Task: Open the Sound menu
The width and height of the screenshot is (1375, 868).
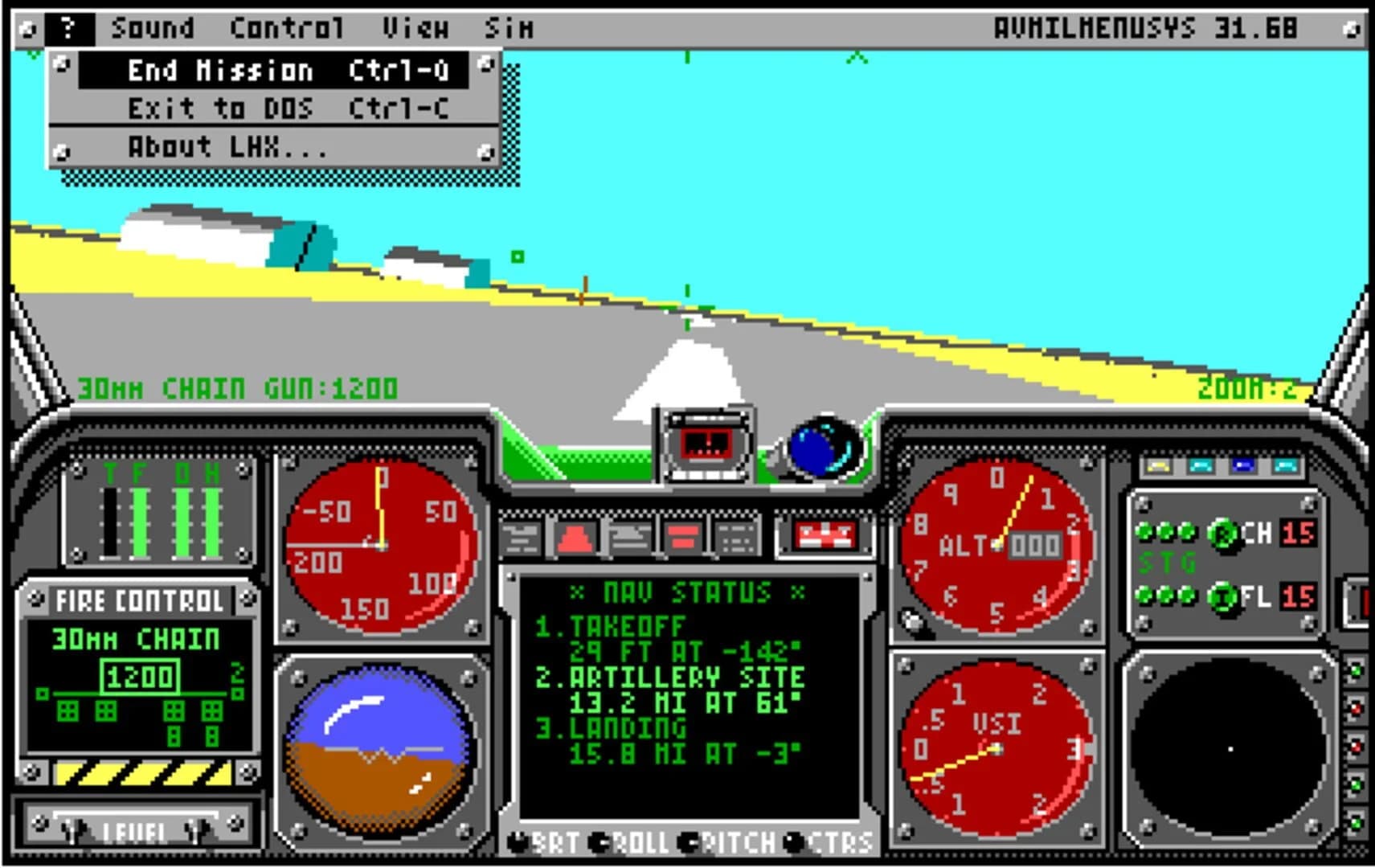Action: click(153, 27)
